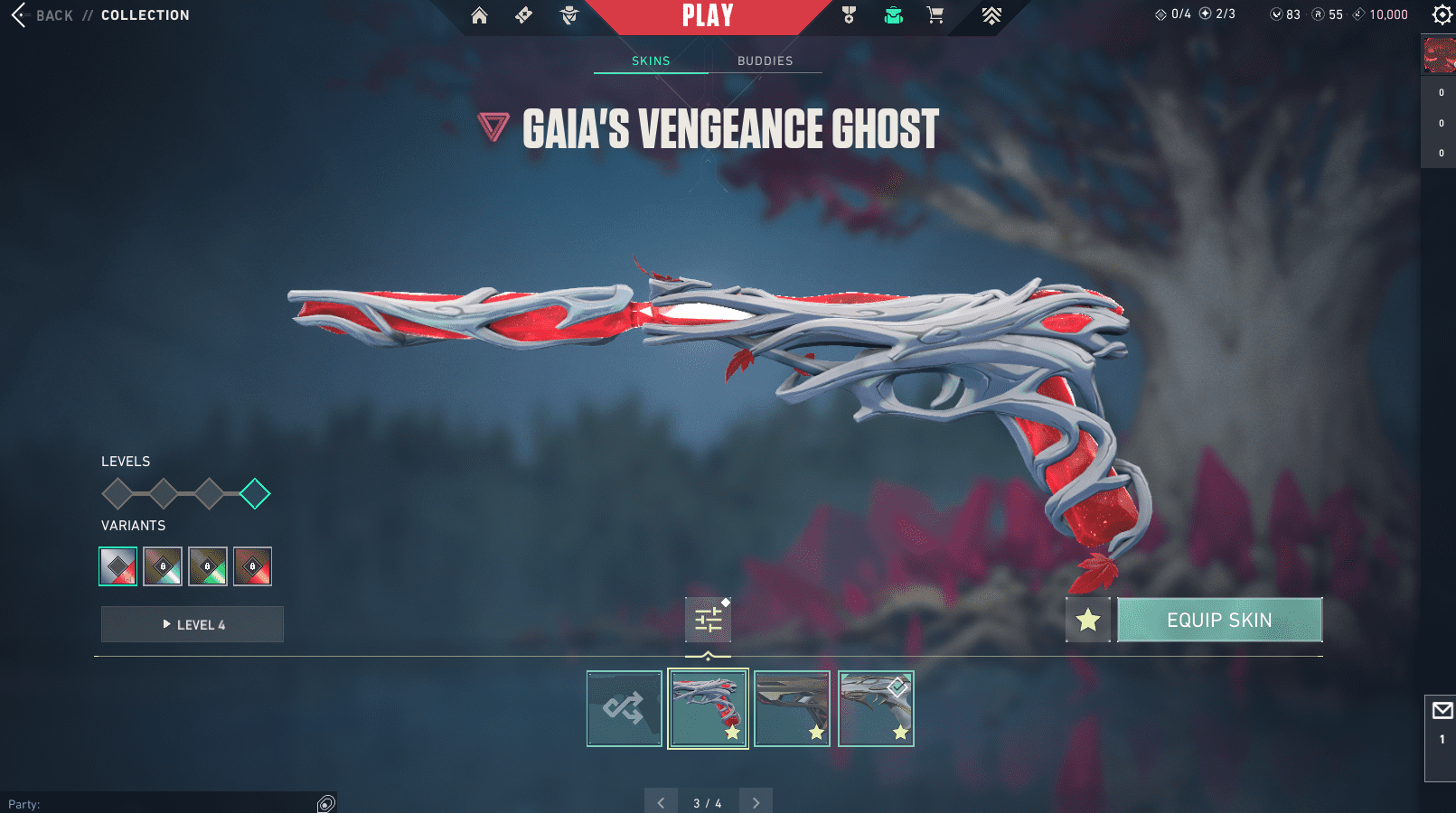Start matchmaking with the PLAY button
Image resolution: width=1456 pixels, height=813 pixels.
[708, 15]
